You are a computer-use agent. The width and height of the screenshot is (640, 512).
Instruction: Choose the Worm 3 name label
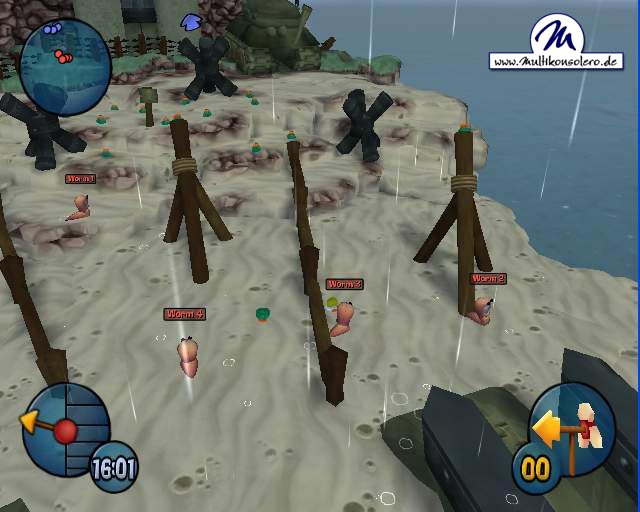(344, 284)
